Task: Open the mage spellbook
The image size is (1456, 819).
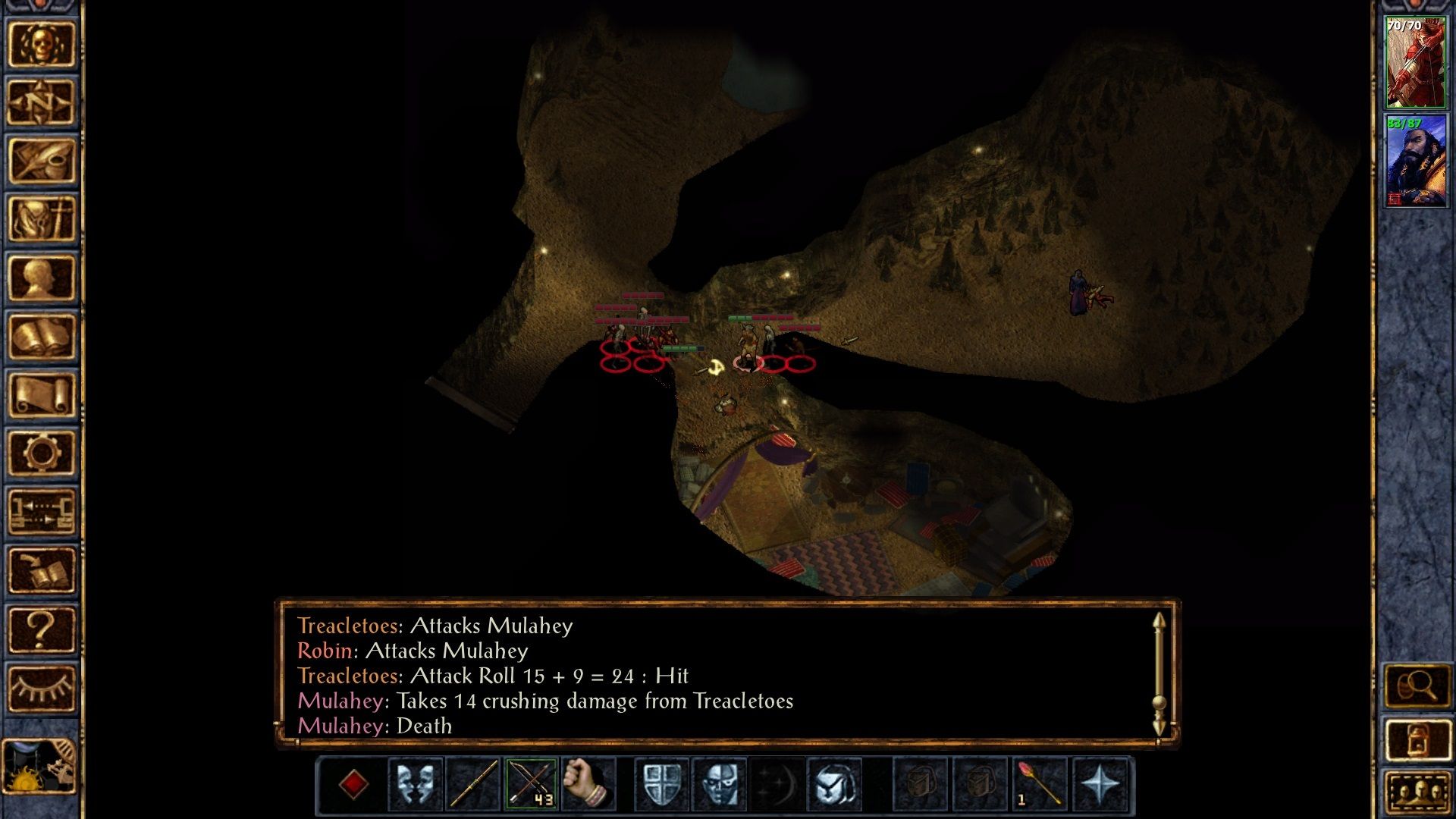Action: 42,337
